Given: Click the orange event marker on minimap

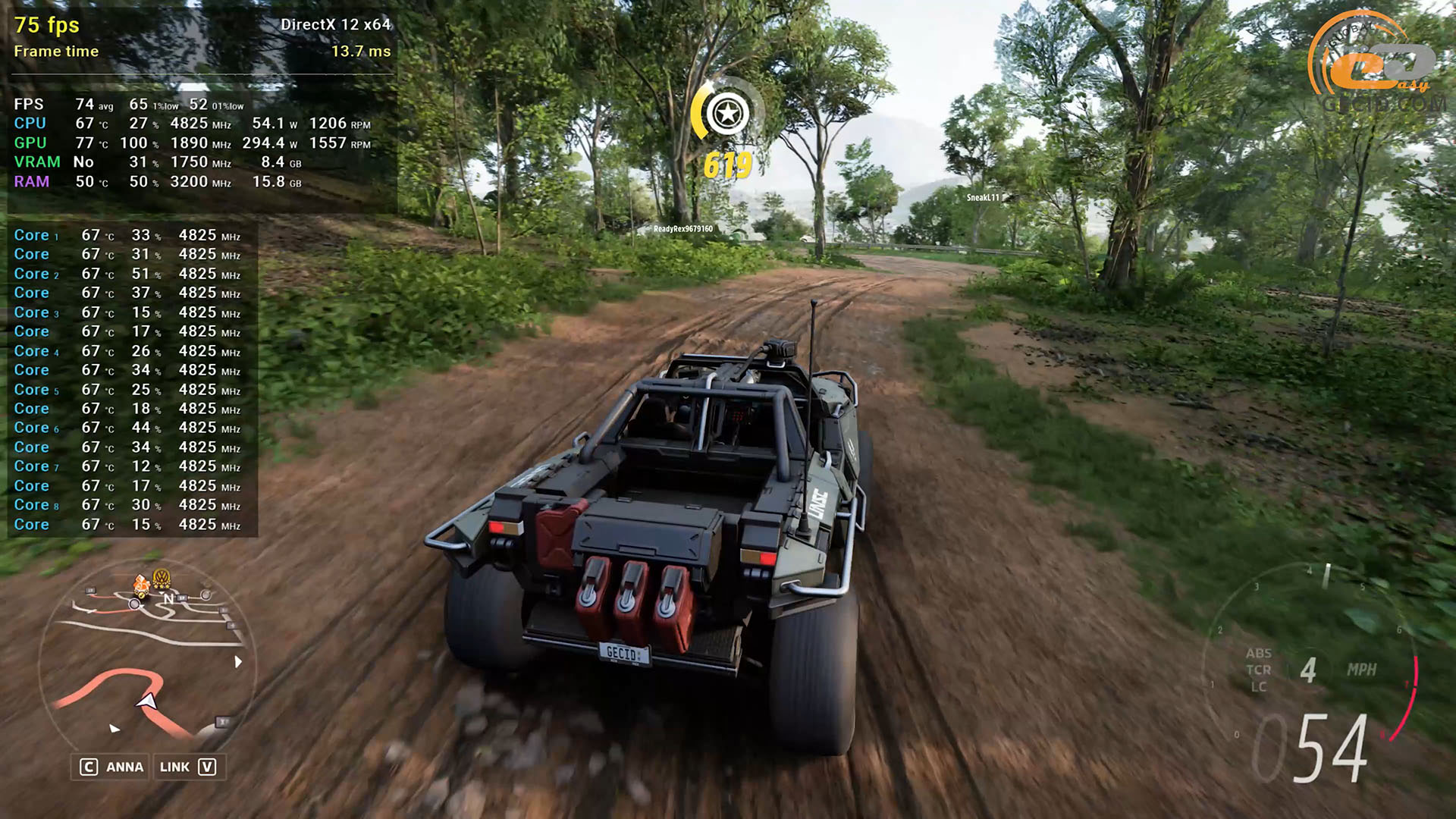Looking at the screenshot, I should [141, 584].
